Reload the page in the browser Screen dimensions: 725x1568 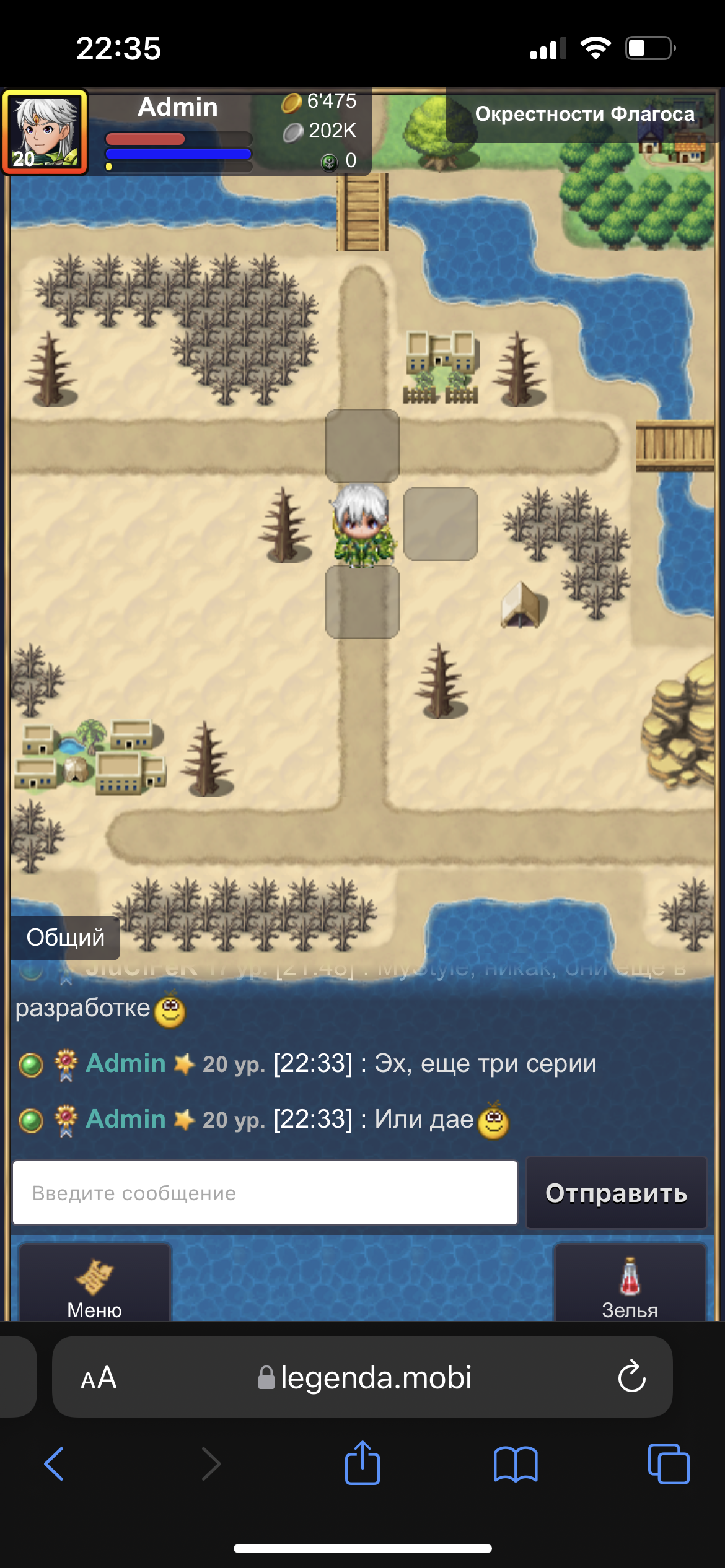[631, 1377]
